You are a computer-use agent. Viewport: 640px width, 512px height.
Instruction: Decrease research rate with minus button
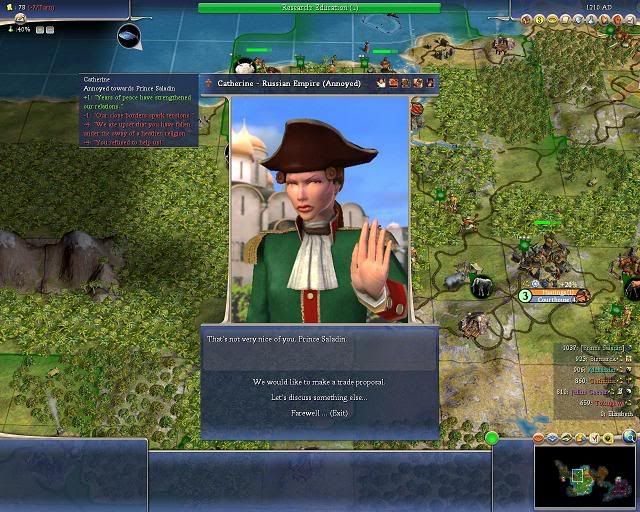(x=50, y=30)
